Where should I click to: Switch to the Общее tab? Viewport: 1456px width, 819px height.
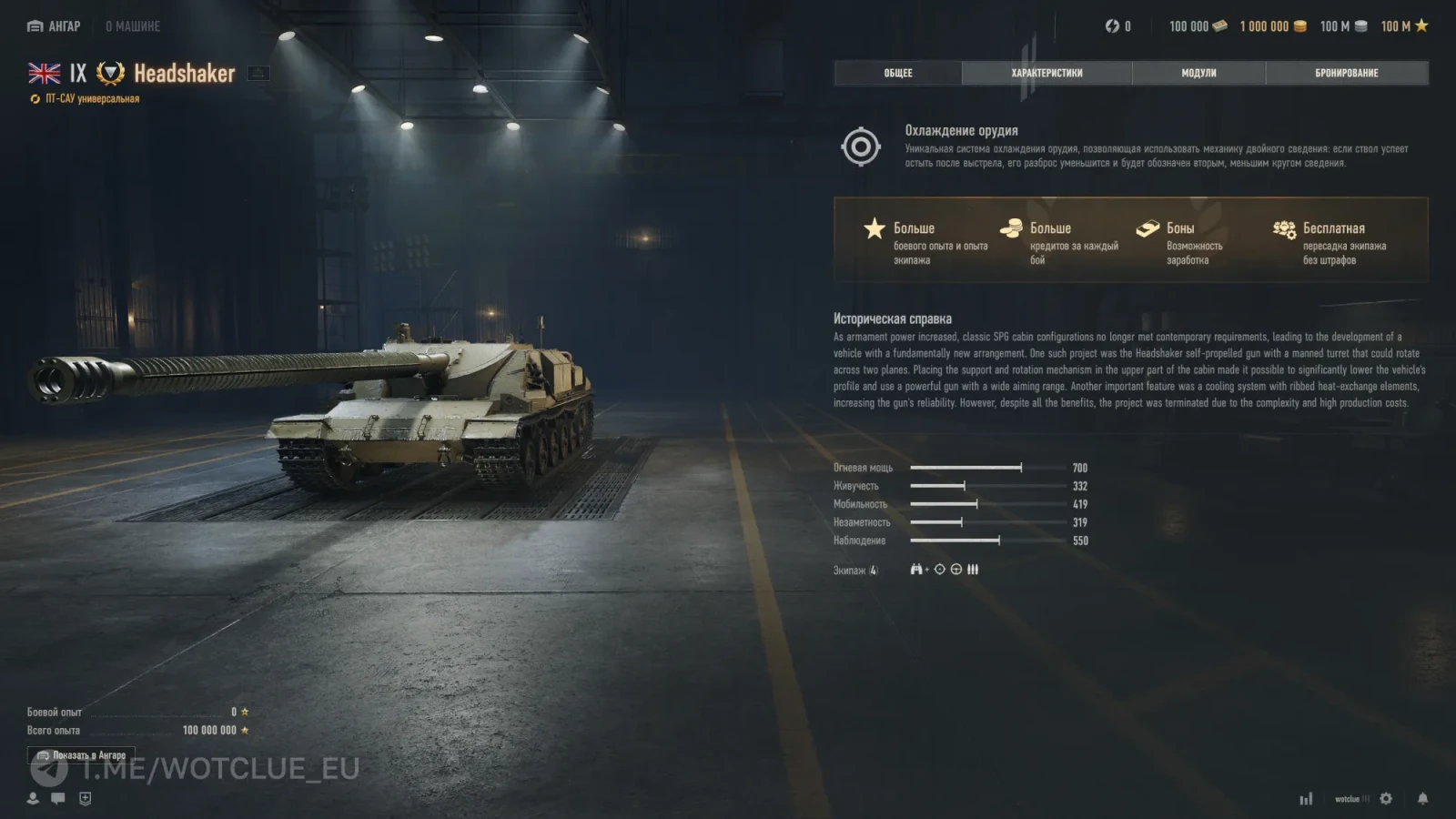coord(897,73)
